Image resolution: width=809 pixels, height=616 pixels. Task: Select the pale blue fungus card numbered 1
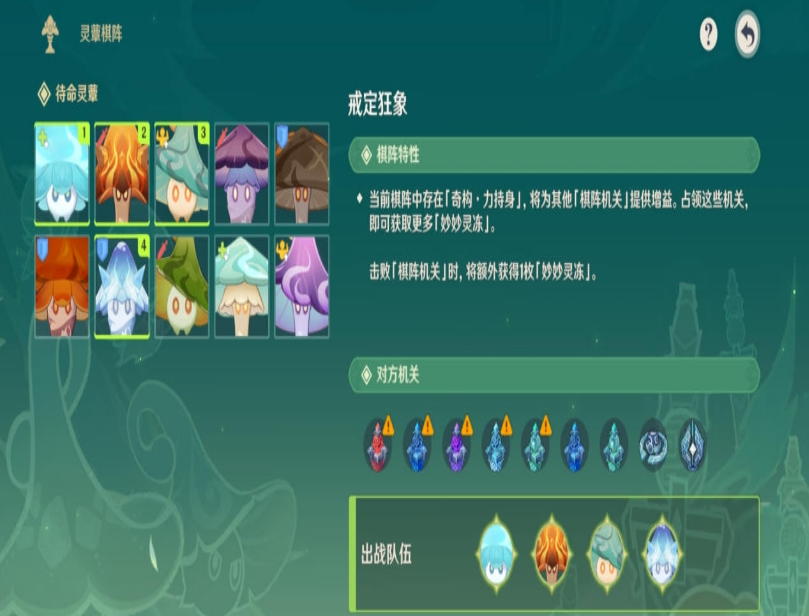pyautogui.click(x=62, y=174)
